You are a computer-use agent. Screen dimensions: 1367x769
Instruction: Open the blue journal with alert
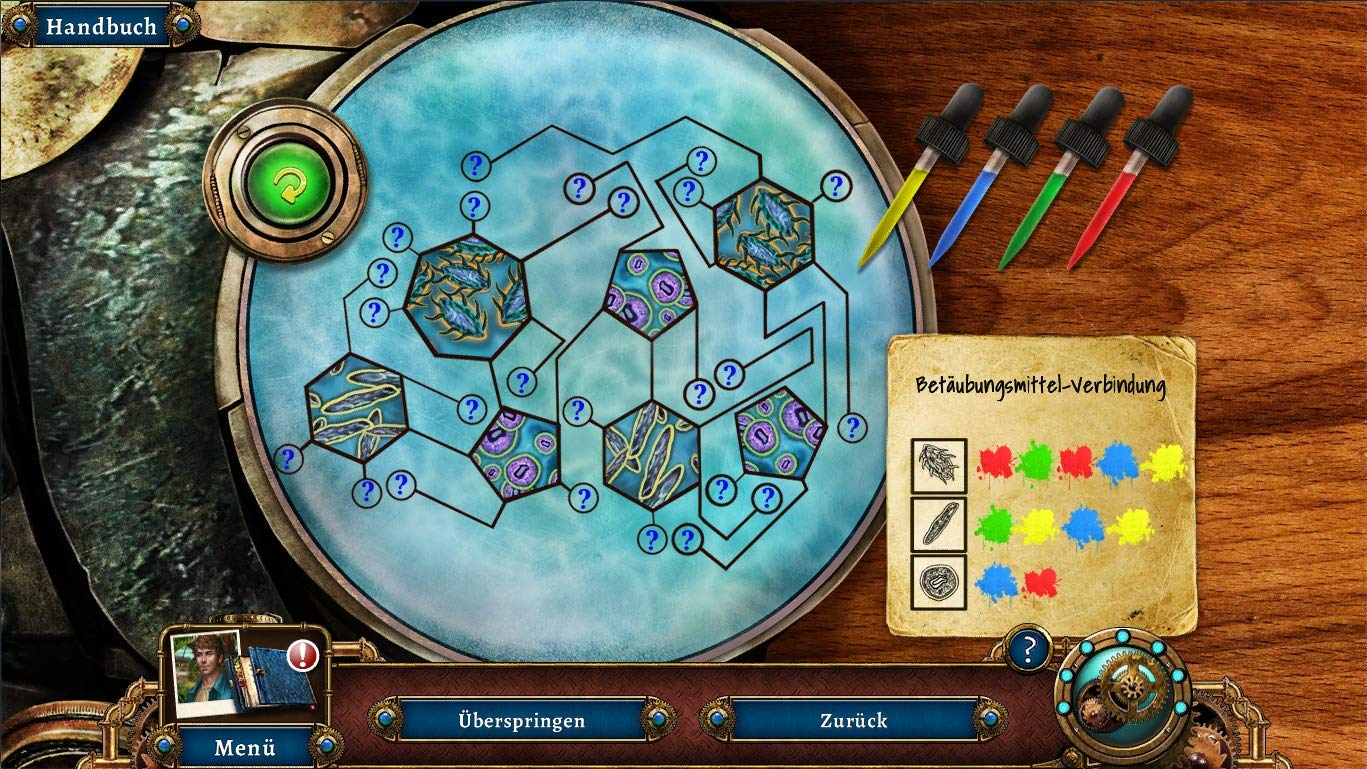[281, 675]
